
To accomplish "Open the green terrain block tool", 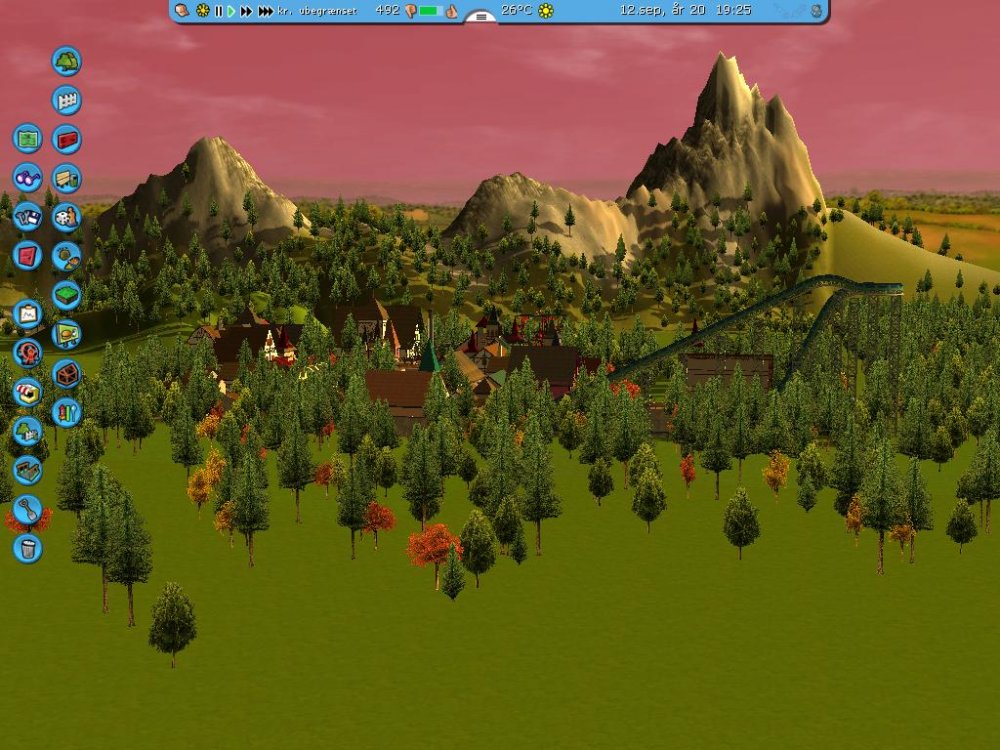I will 66,295.
